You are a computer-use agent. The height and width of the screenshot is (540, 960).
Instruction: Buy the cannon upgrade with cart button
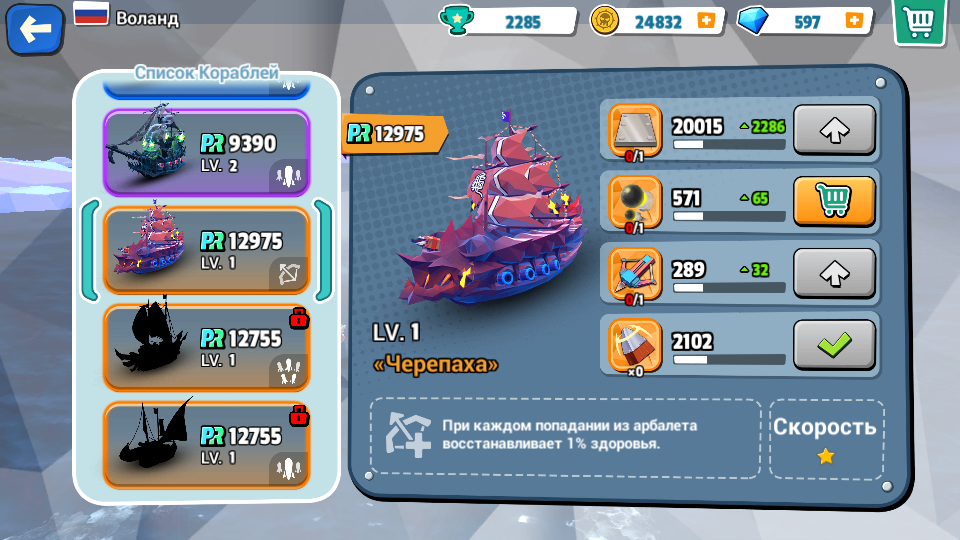point(834,201)
